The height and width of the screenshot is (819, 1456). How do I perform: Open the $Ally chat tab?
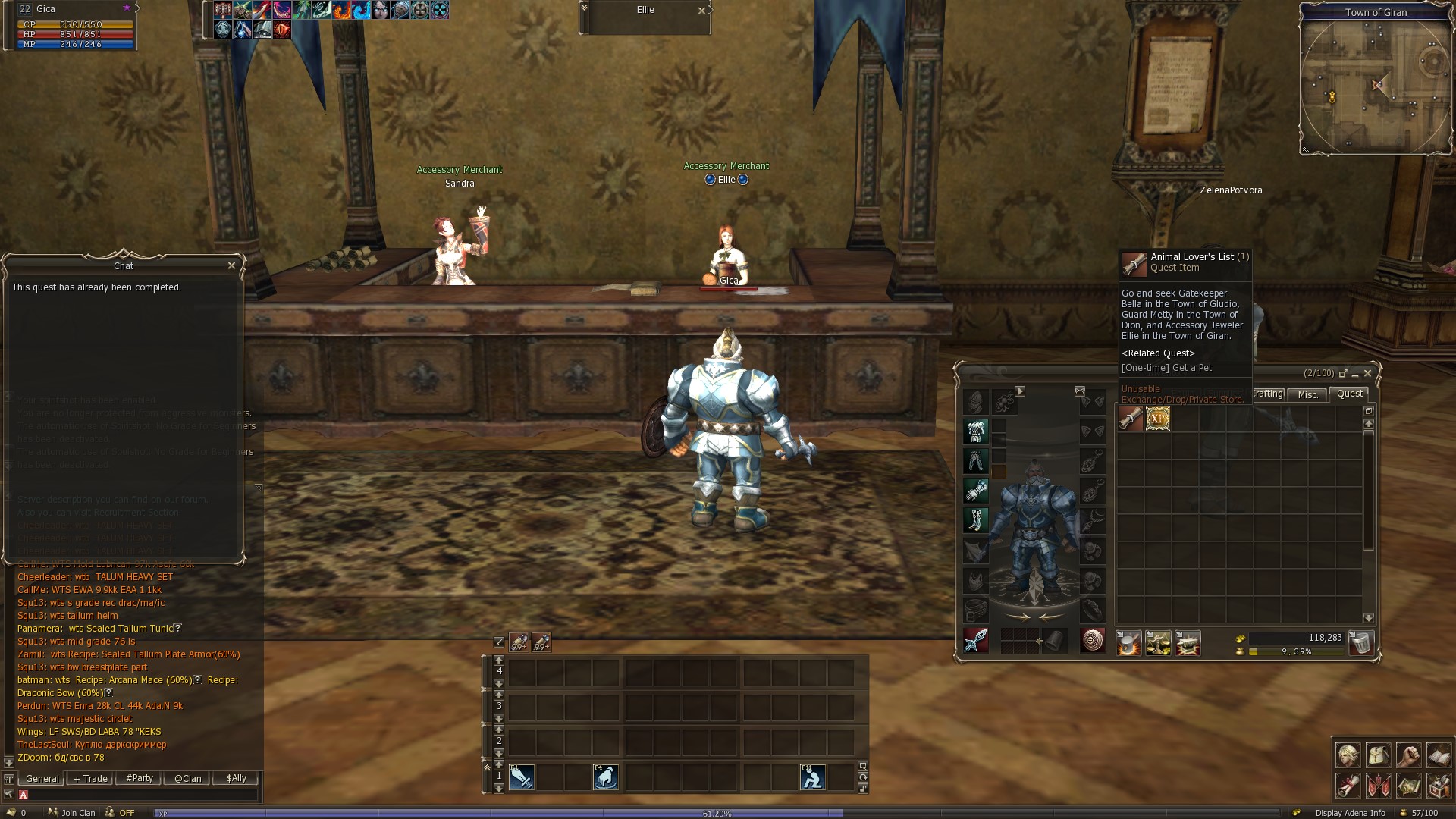[236, 778]
